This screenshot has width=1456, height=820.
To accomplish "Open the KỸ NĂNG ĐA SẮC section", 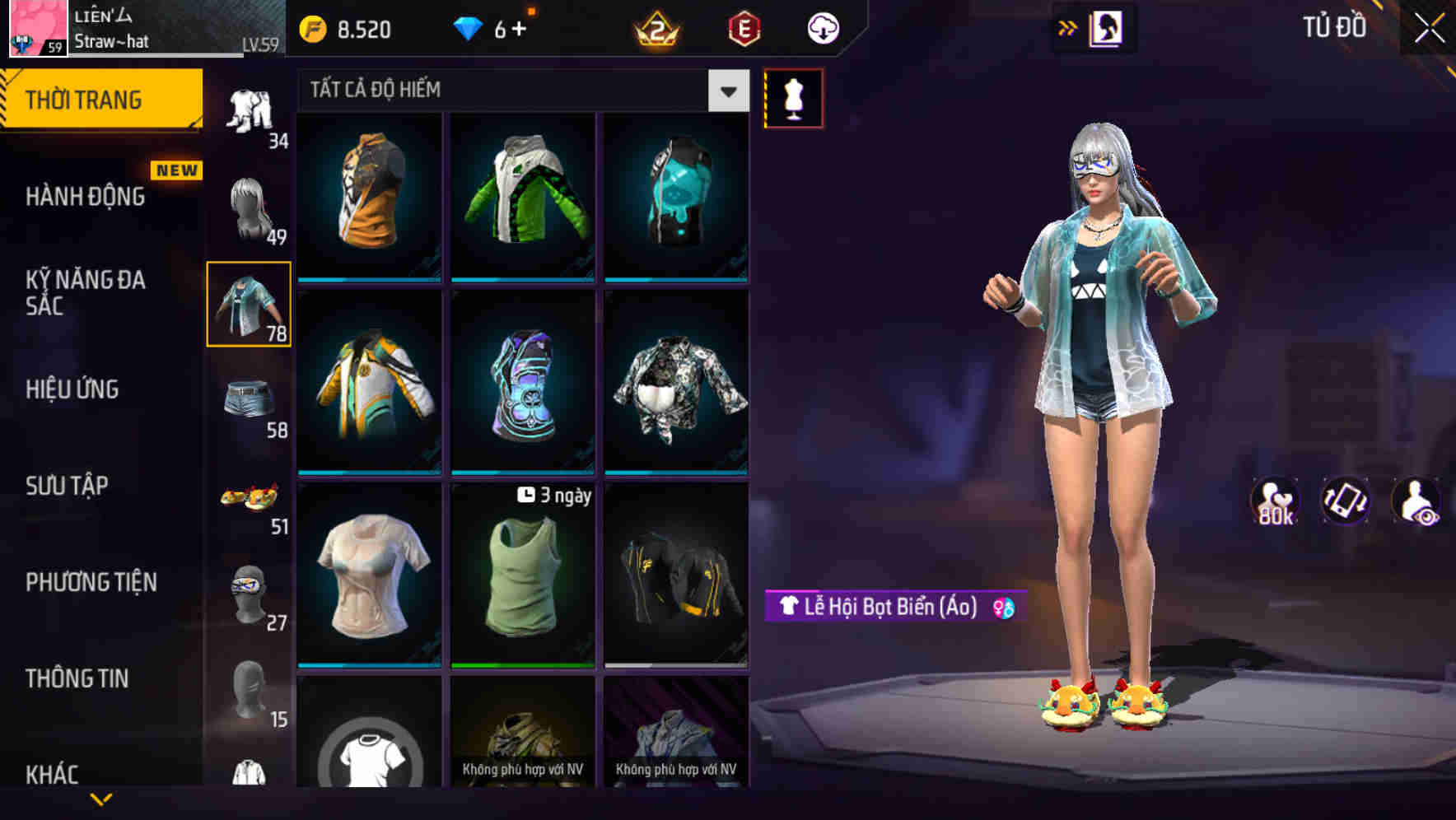I will coord(82,293).
